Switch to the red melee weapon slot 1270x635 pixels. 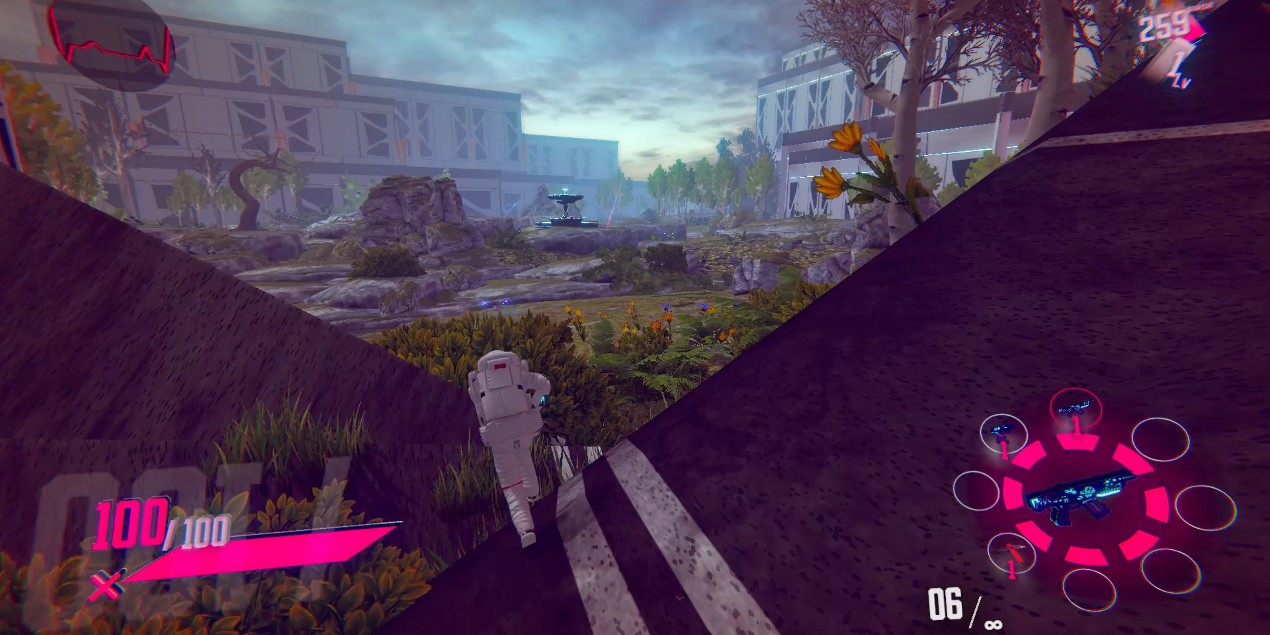[1012, 554]
